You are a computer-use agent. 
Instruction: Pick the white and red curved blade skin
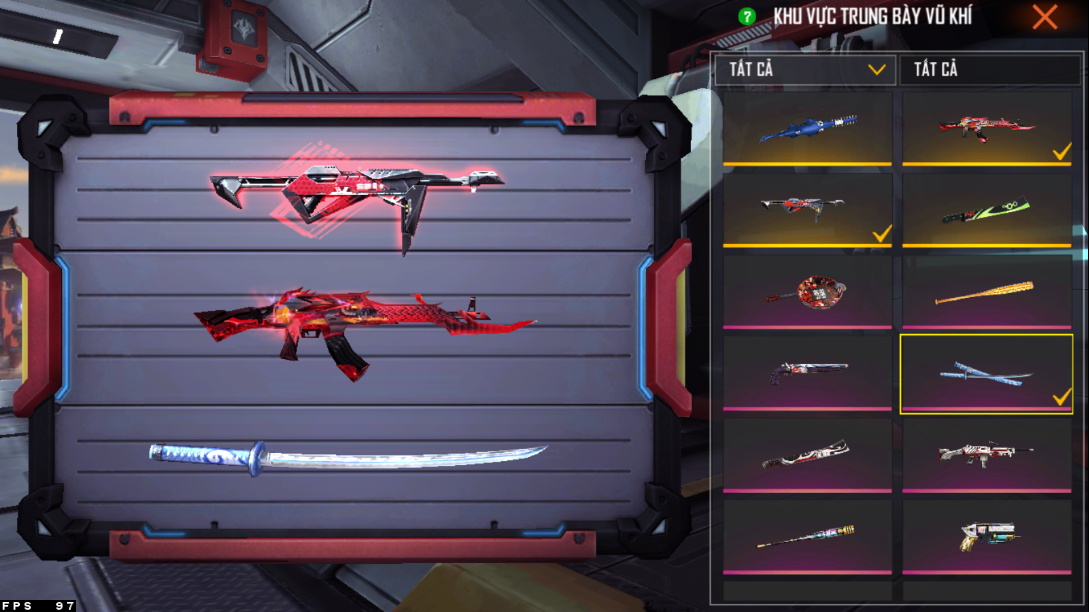pyautogui.click(x=808, y=454)
